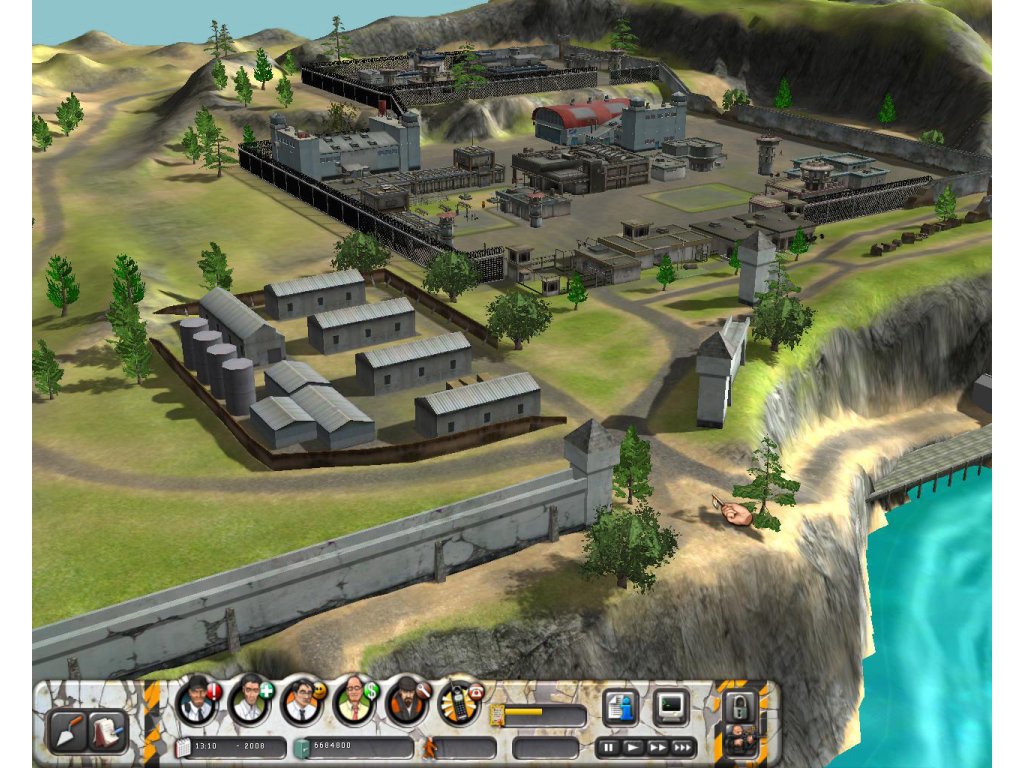Set game speed to fast forward
This screenshot has width=1024, height=768.
(657, 747)
